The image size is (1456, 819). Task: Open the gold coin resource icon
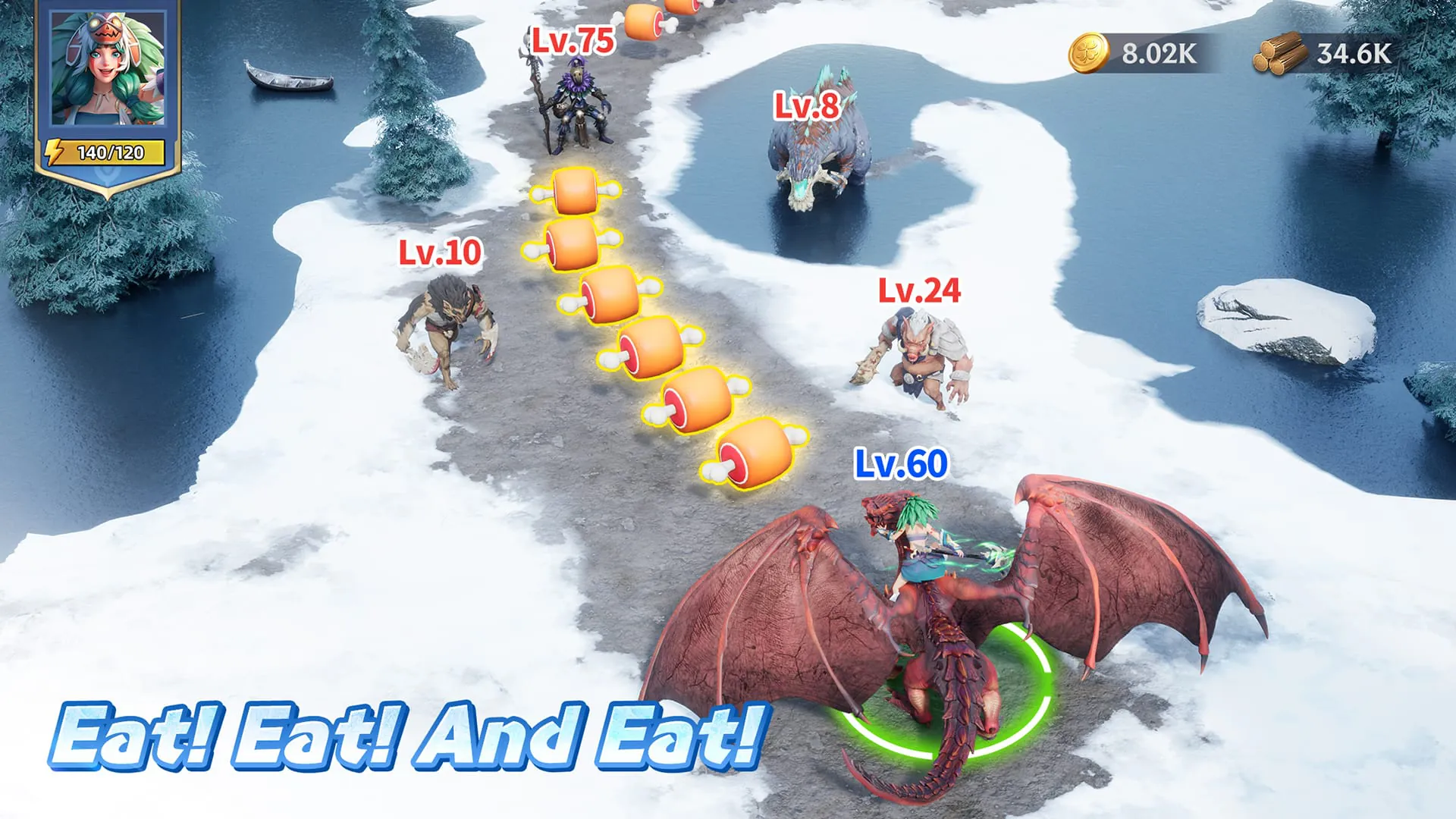(x=1090, y=52)
